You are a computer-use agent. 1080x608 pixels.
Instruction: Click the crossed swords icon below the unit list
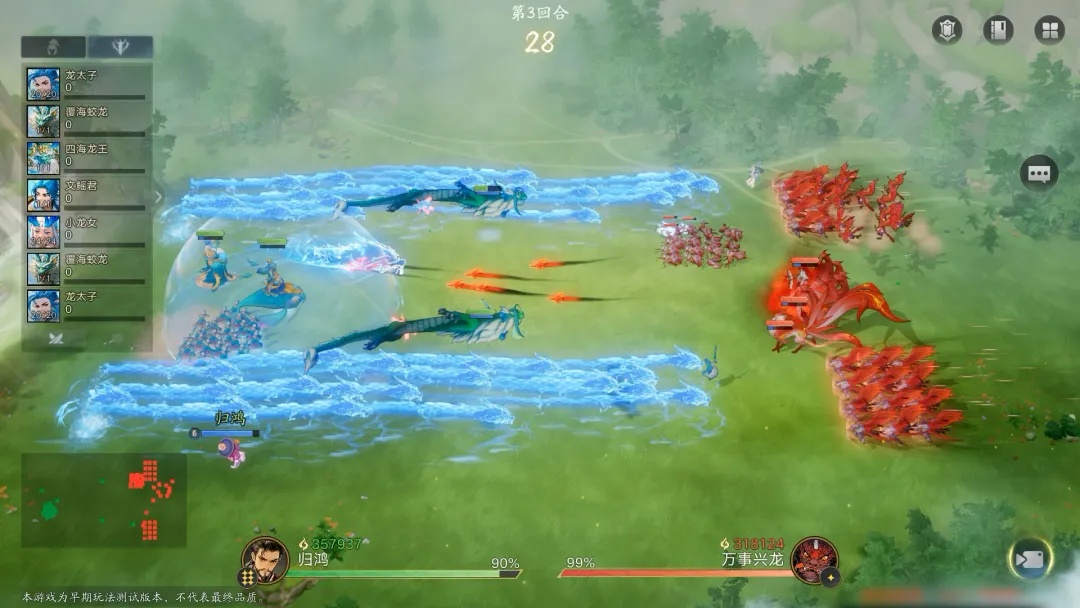point(57,339)
